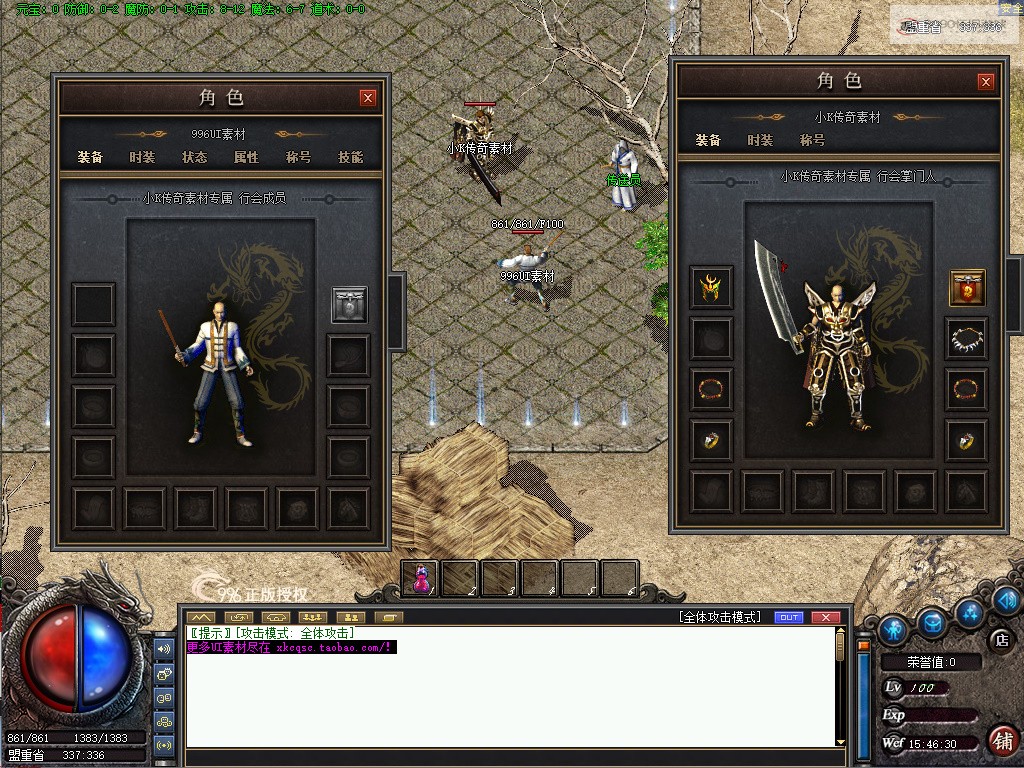Switch to 时装 tab in left panel
Screen dimensions: 1024x768
point(142,157)
